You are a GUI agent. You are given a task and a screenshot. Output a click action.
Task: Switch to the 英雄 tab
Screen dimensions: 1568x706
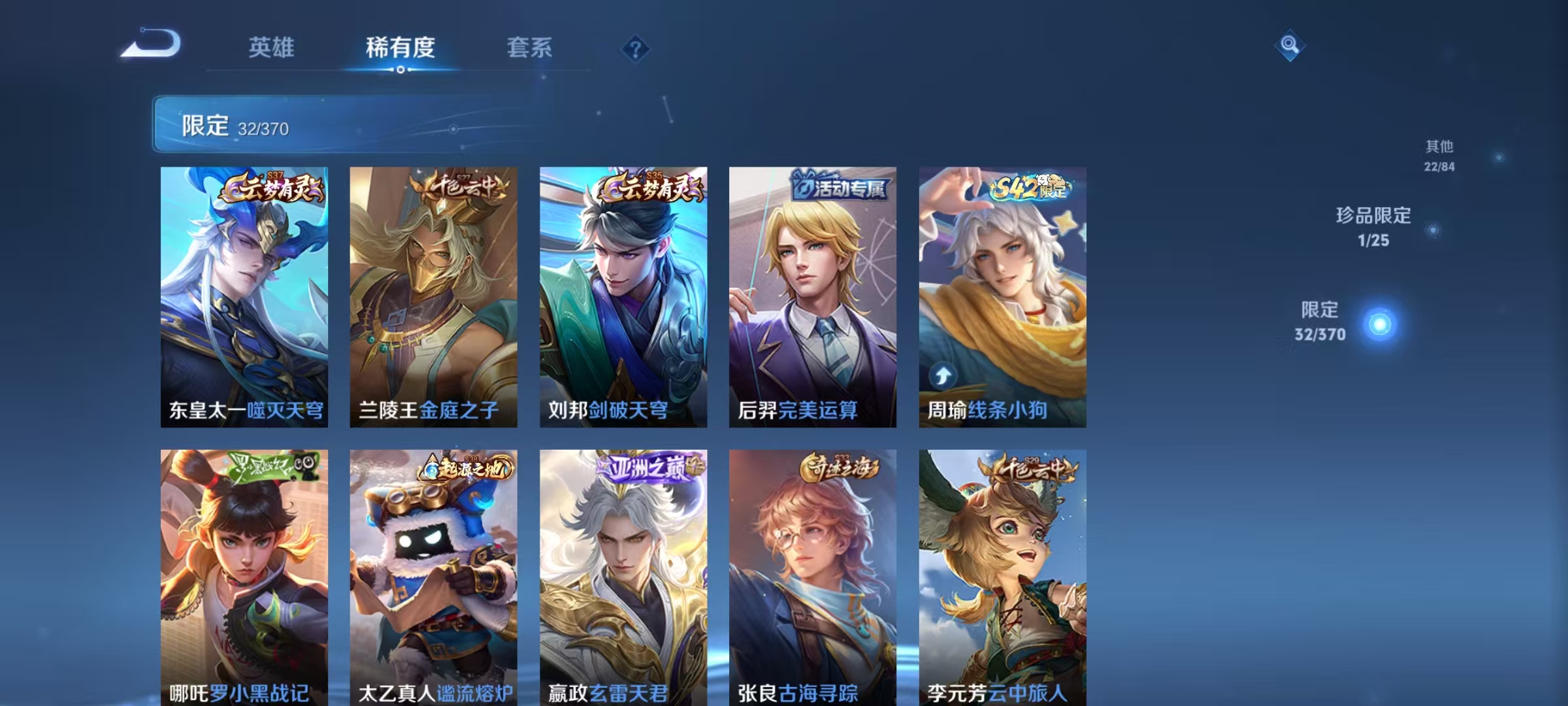pyautogui.click(x=272, y=48)
